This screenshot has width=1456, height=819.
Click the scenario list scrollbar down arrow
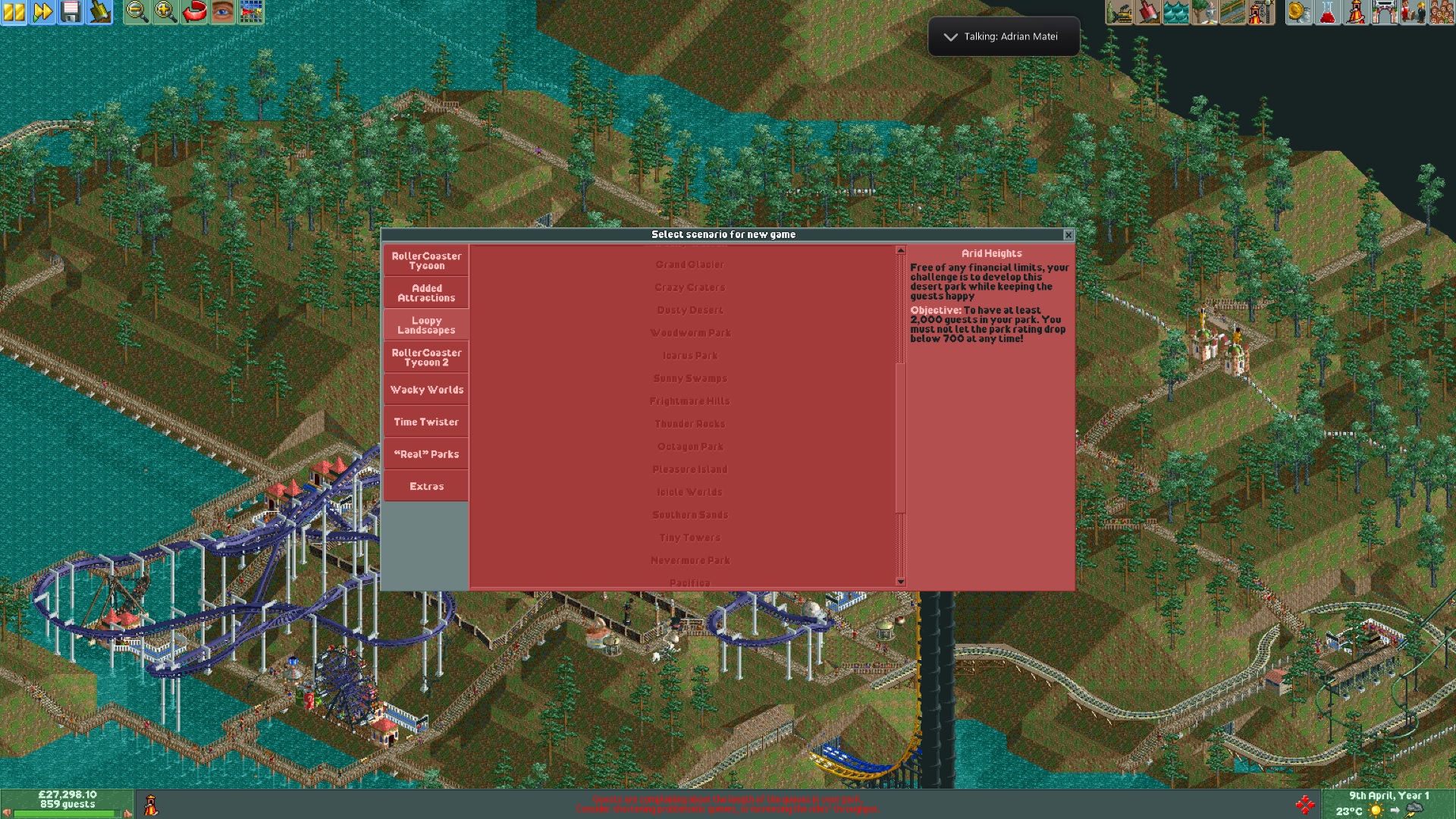pyautogui.click(x=900, y=581)
